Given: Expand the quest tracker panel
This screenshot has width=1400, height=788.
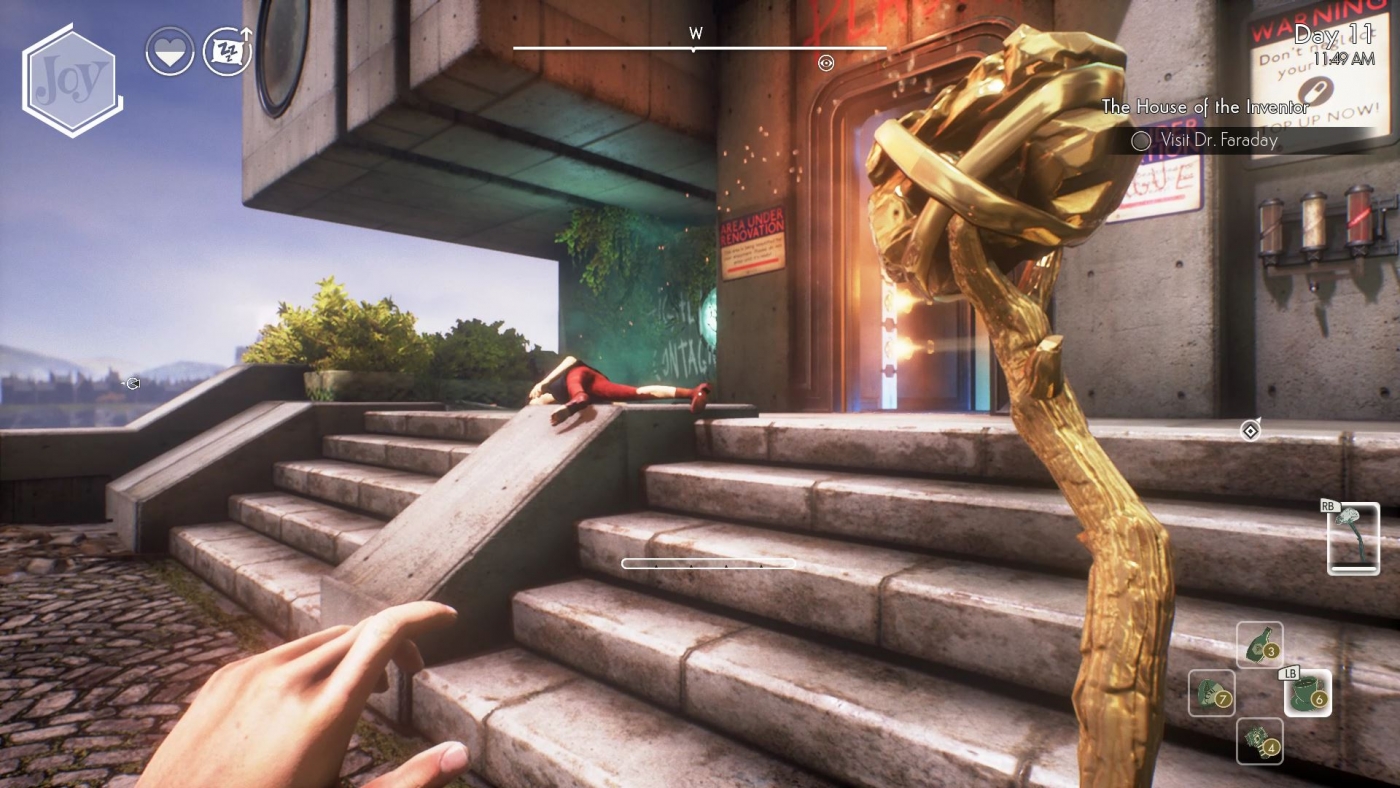Looking at the screenshot, I should pos(1205,123).
